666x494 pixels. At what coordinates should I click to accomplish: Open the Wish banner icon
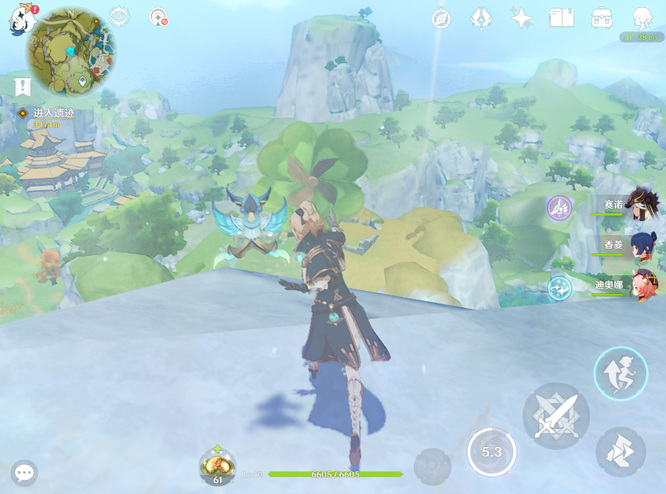[481, 18]
